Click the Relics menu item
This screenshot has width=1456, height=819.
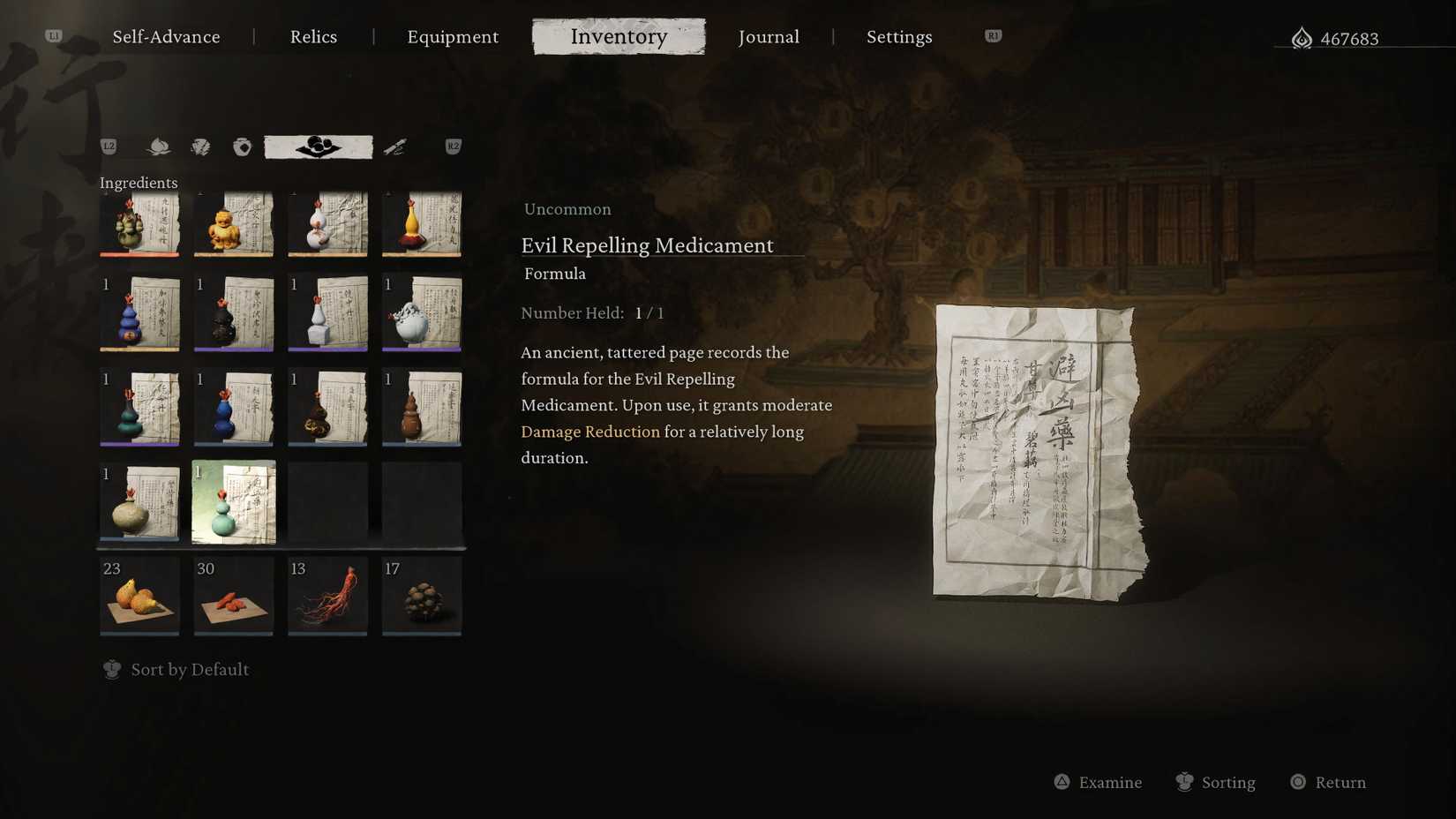313,37
